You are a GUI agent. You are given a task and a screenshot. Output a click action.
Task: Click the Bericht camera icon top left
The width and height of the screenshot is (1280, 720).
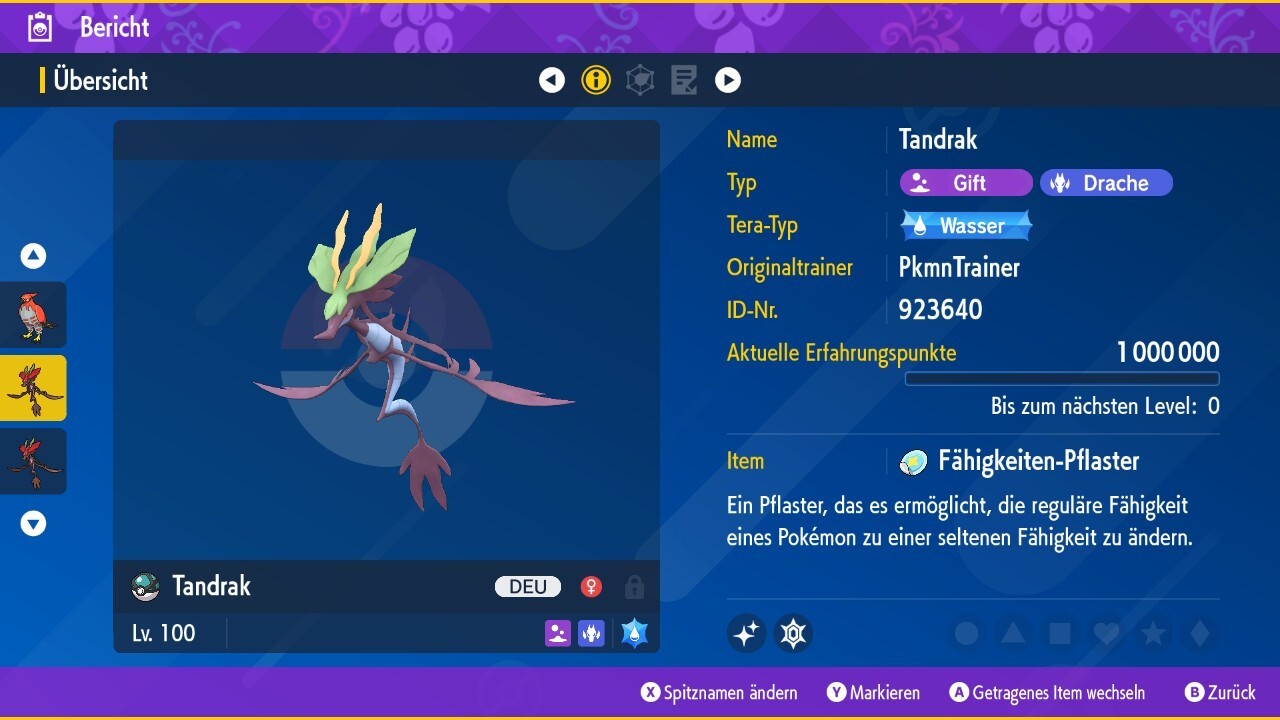[38, 27]
